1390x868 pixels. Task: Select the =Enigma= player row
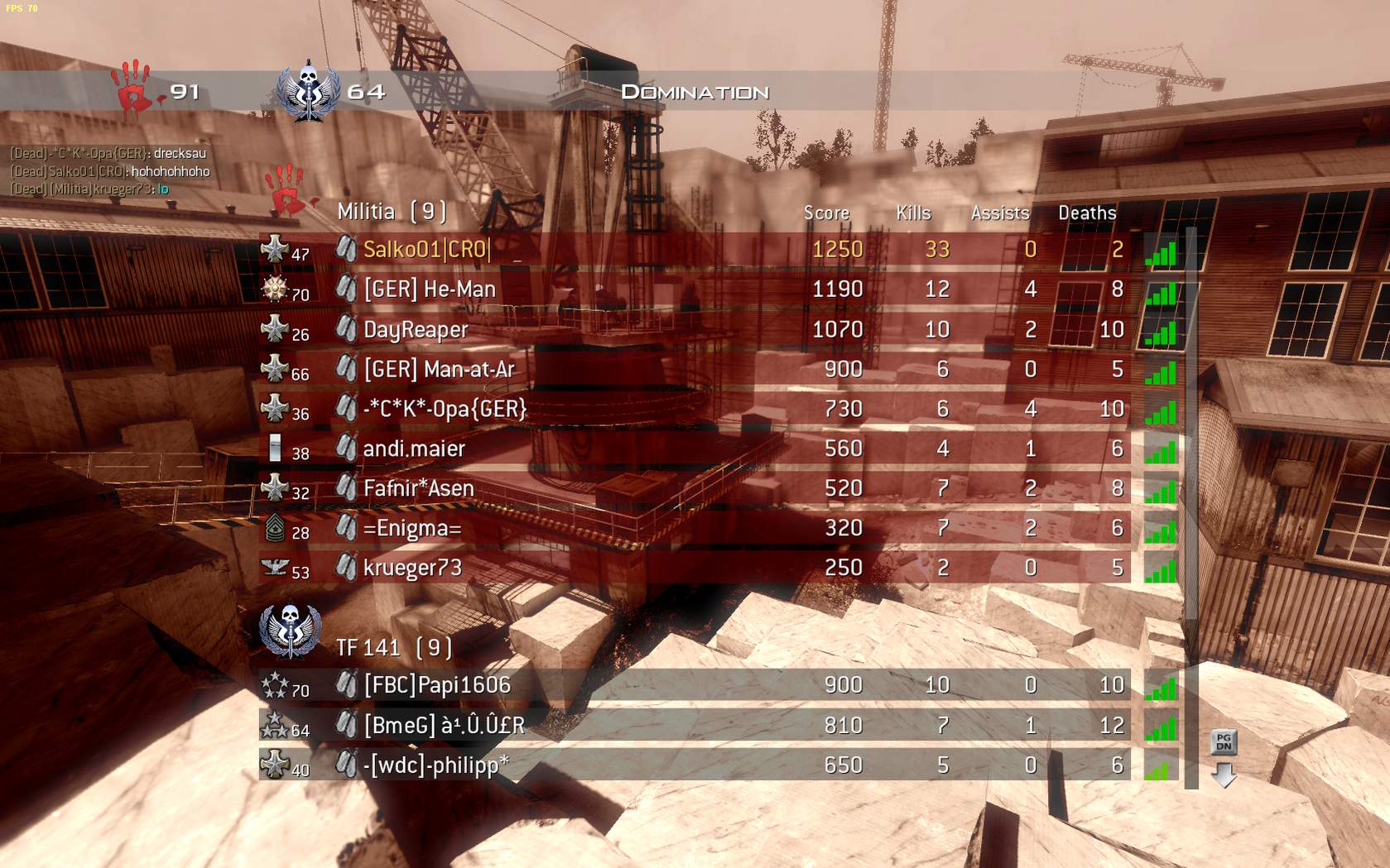click(412, 528)
